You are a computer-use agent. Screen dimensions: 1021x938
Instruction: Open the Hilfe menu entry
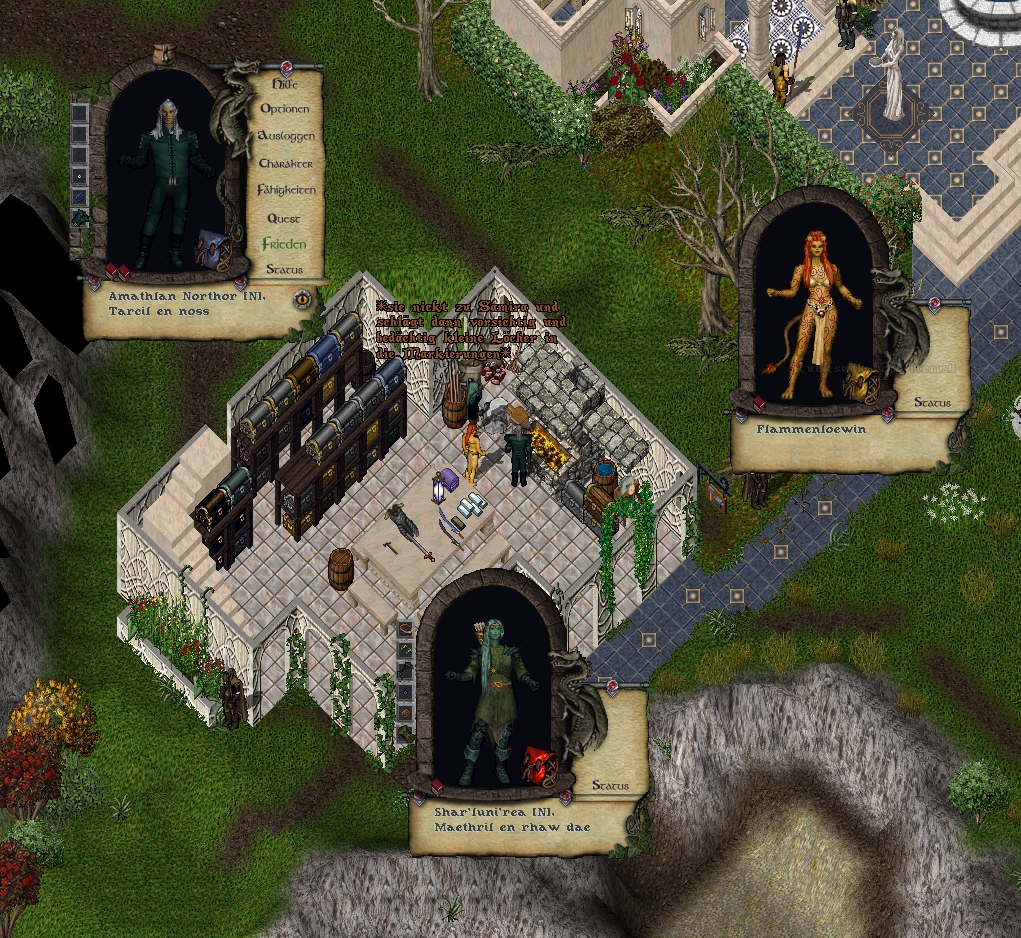(285, 85)
